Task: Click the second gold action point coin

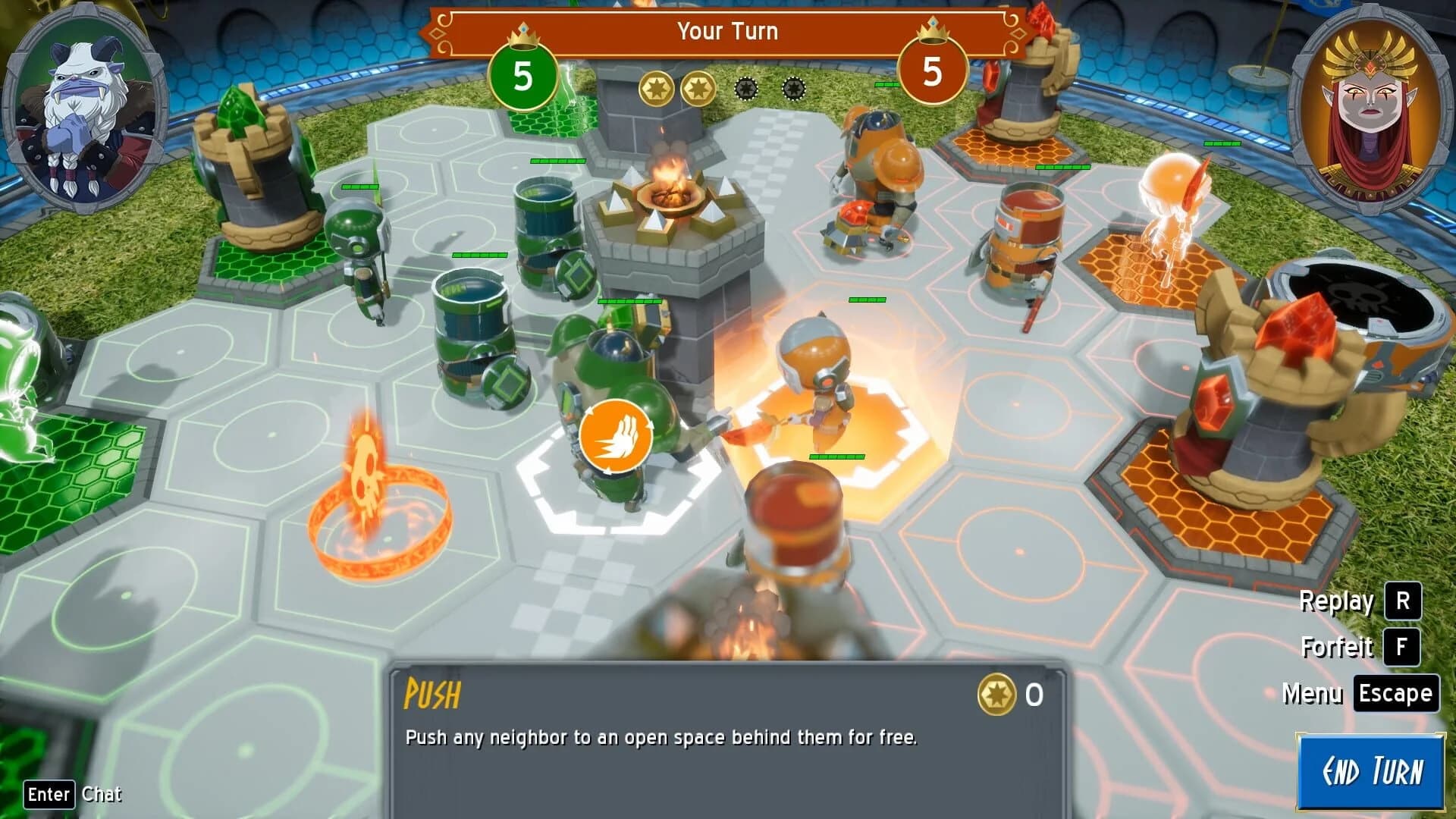Action: pyautogui.click(x=699, y=87)
